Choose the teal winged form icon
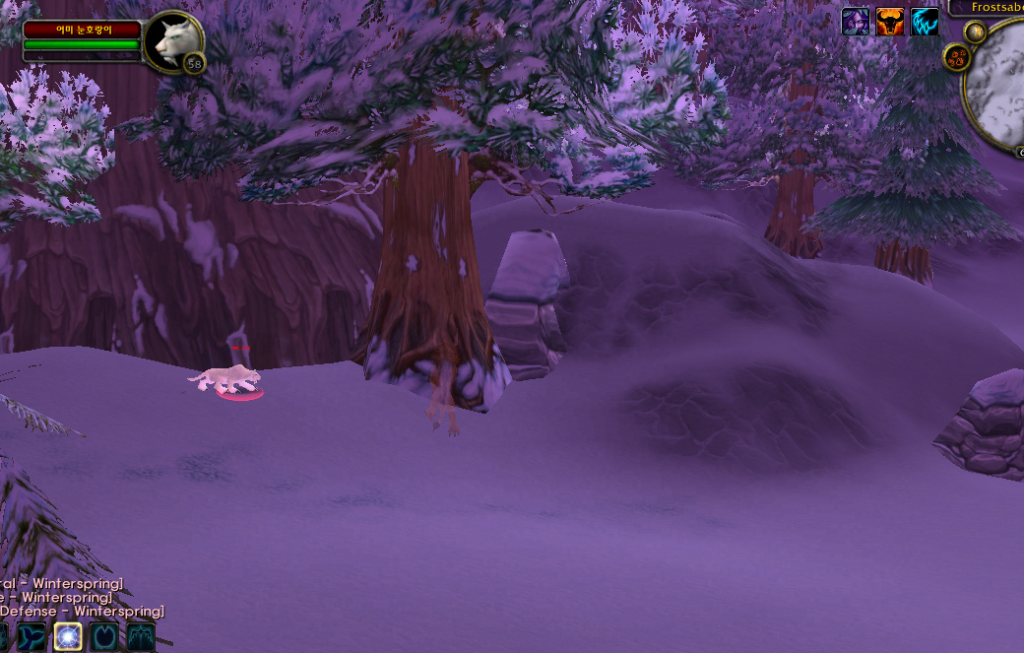Viewport: 1024px width, 653px height. coord(140,636)
